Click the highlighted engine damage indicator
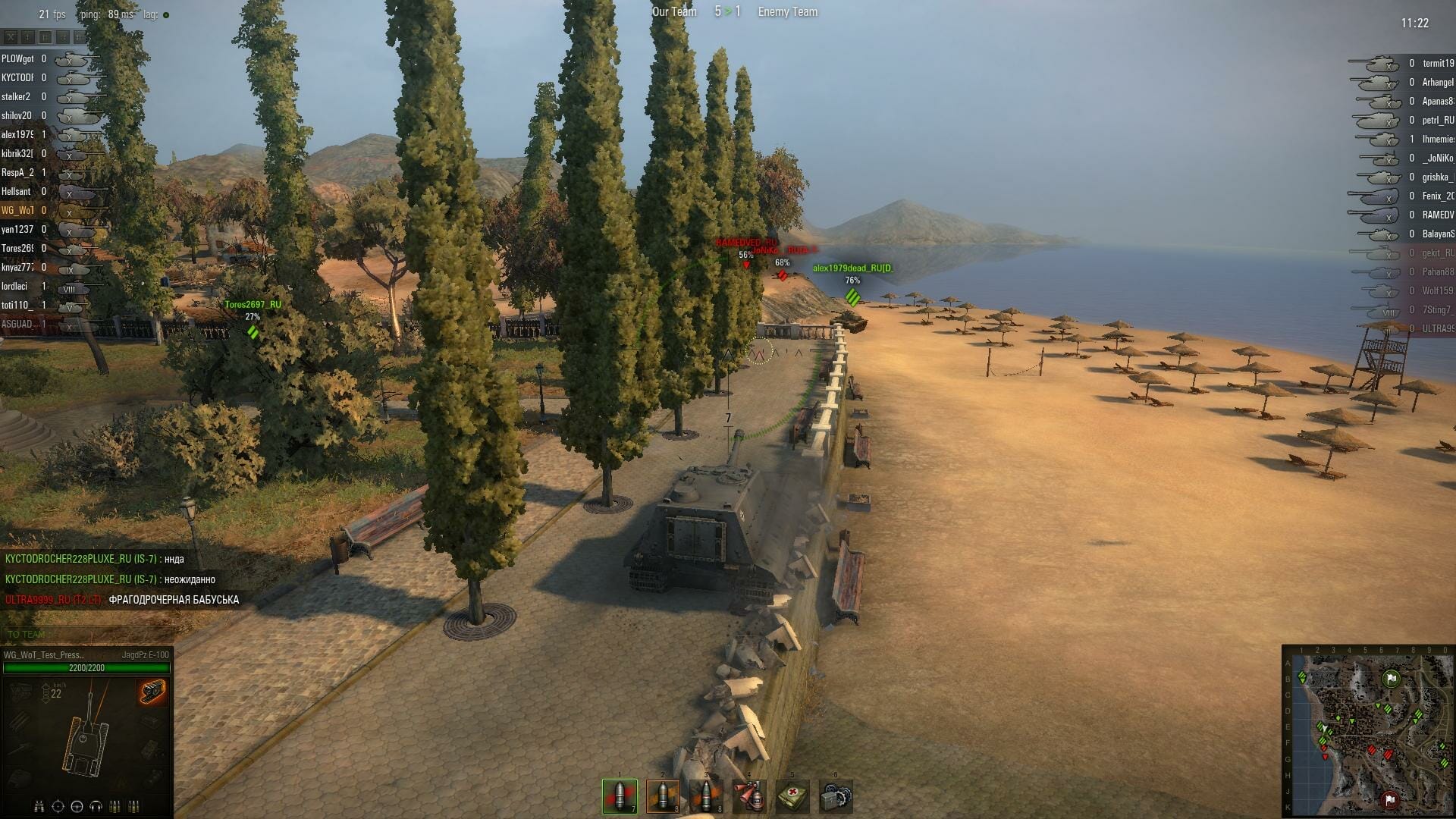The image size is (1456, 819). pyautogui.click(x=152, y=692)
